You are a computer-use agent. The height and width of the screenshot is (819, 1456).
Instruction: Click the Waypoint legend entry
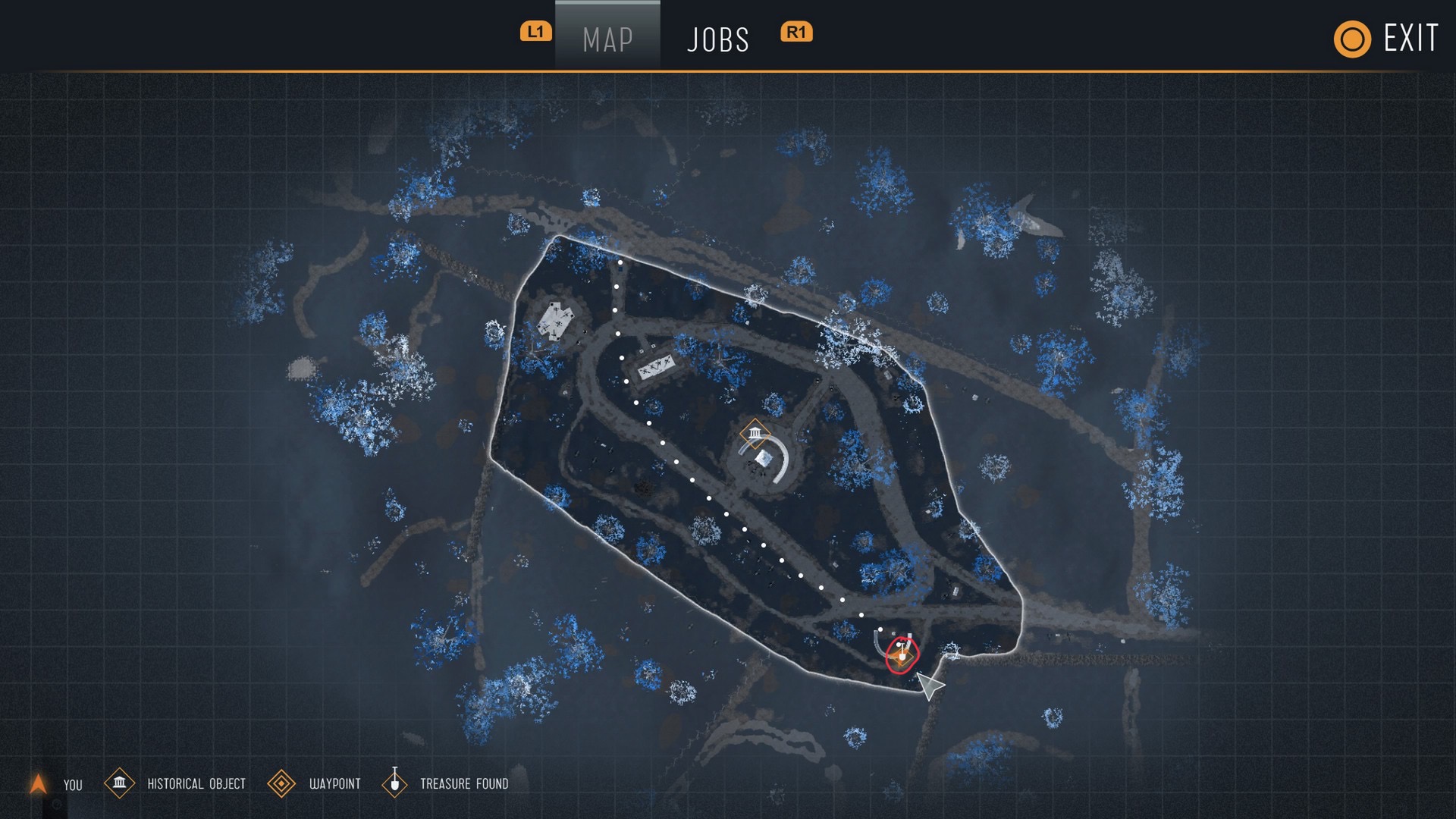pos(315,783)
